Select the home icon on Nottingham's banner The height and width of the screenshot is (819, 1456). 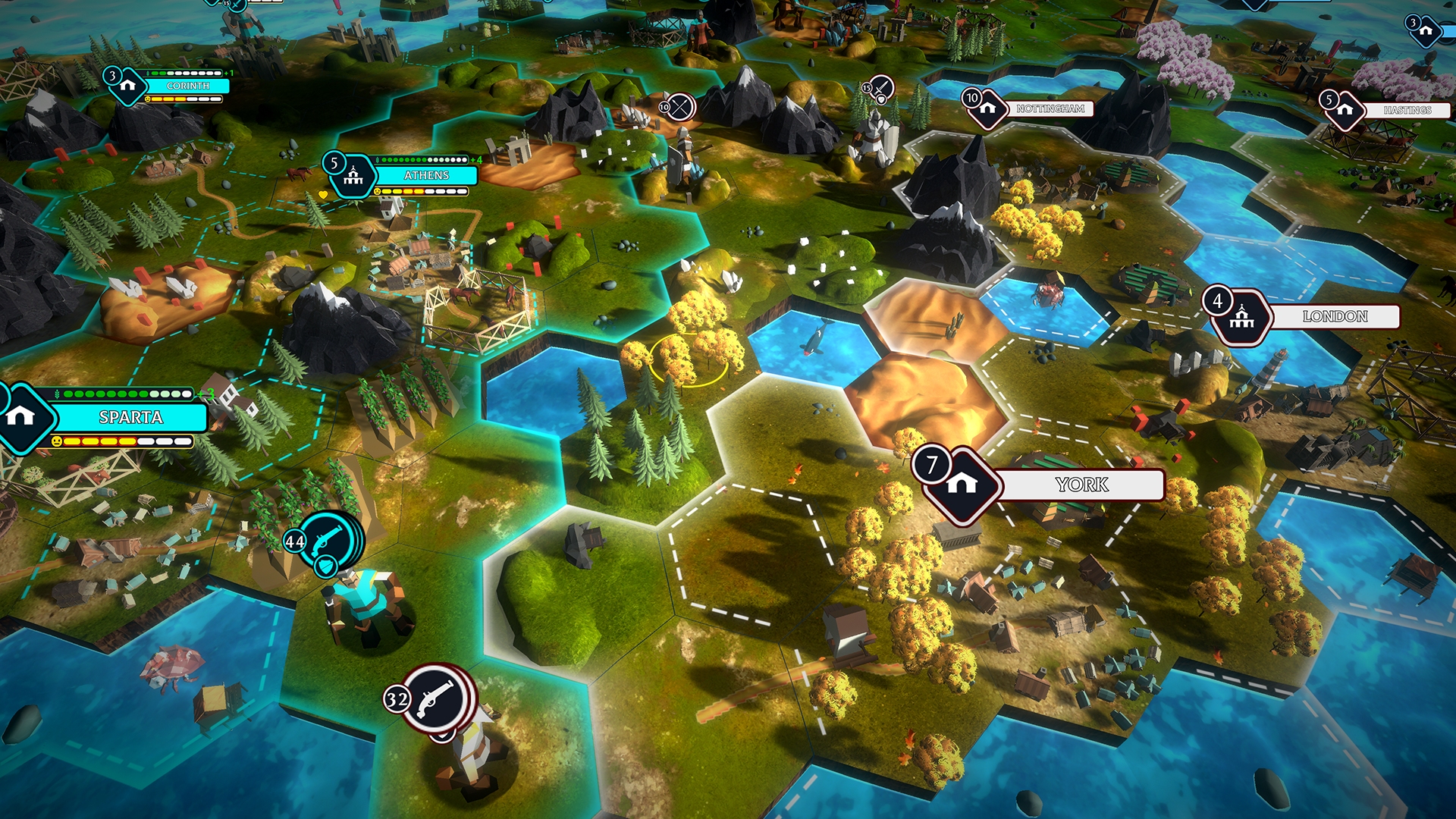click(x=987, y=109)
